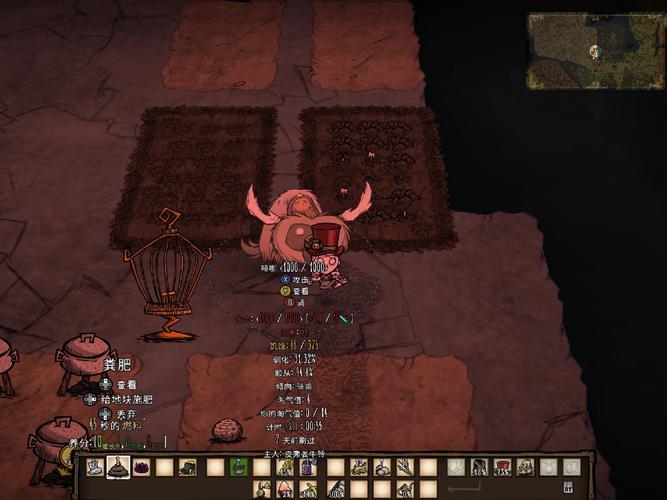Select the red top hat equipment slot
Viewport: 667px width, 500px height.
(502, 467)
